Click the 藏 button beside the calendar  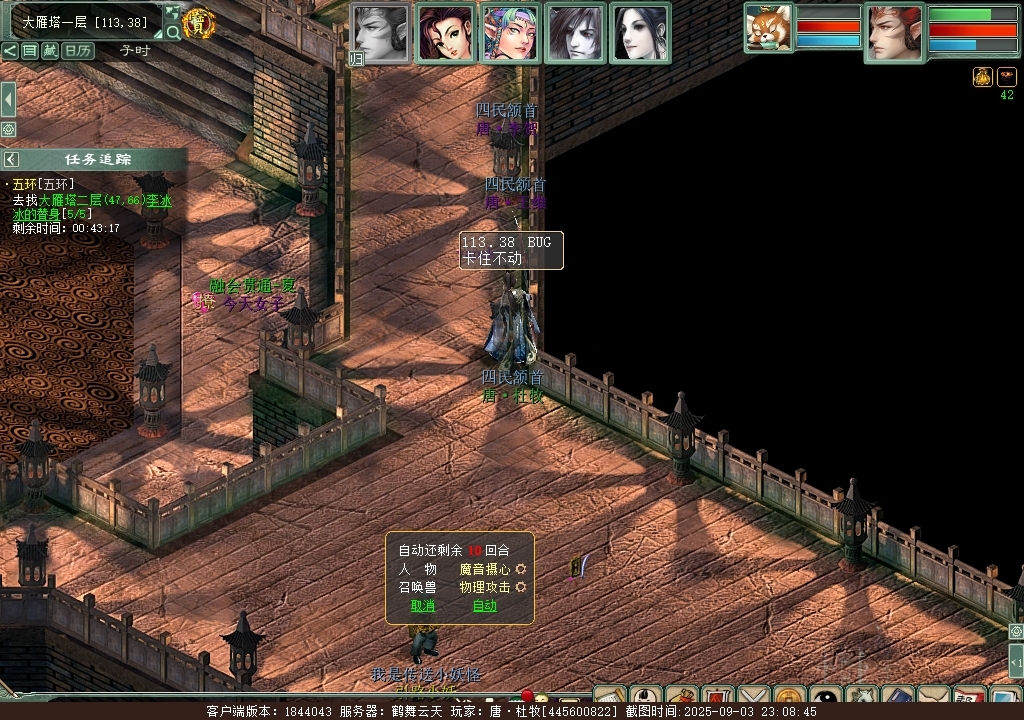[x=50, y=50]
